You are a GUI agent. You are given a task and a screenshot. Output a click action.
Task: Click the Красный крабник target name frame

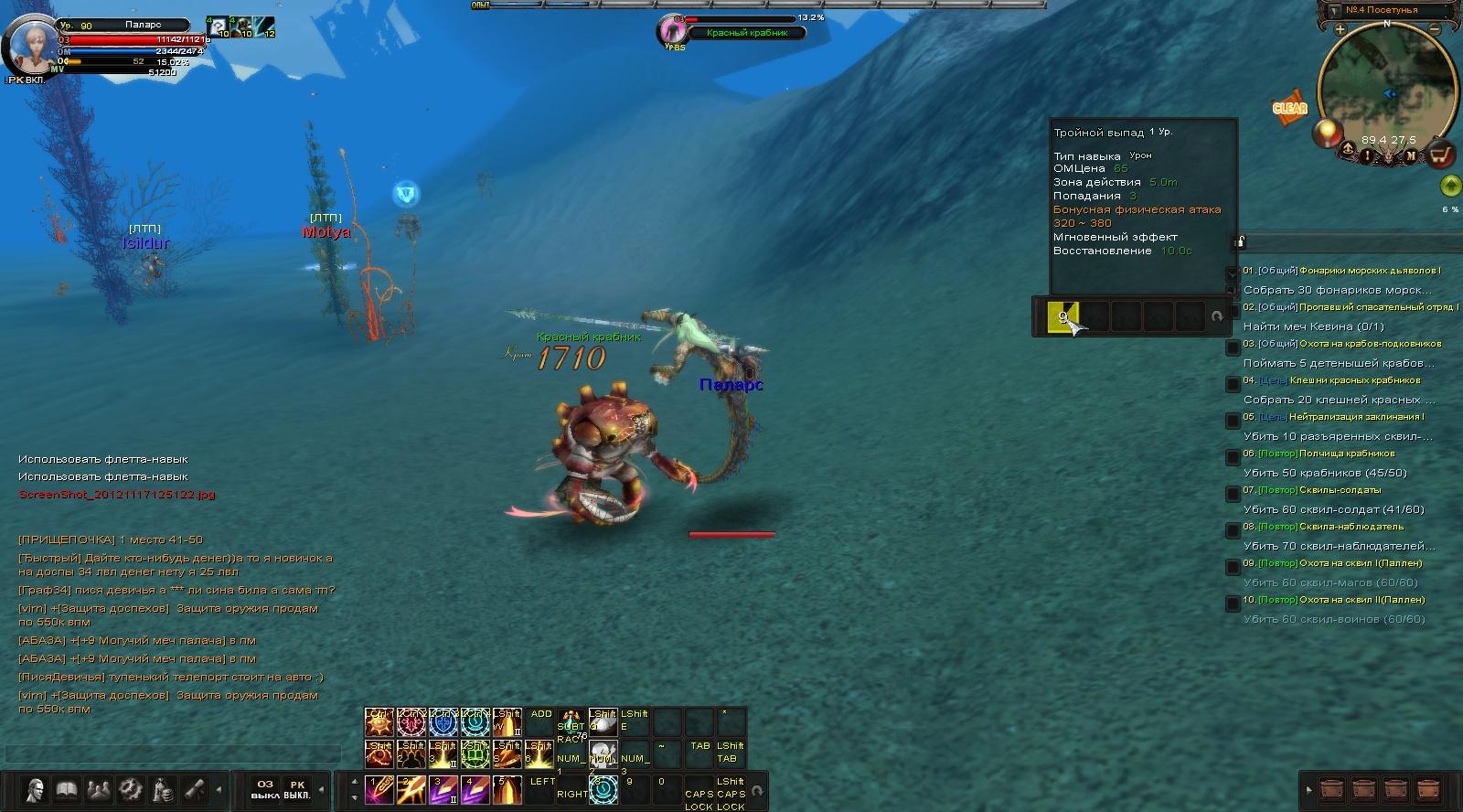coord(747,33)
